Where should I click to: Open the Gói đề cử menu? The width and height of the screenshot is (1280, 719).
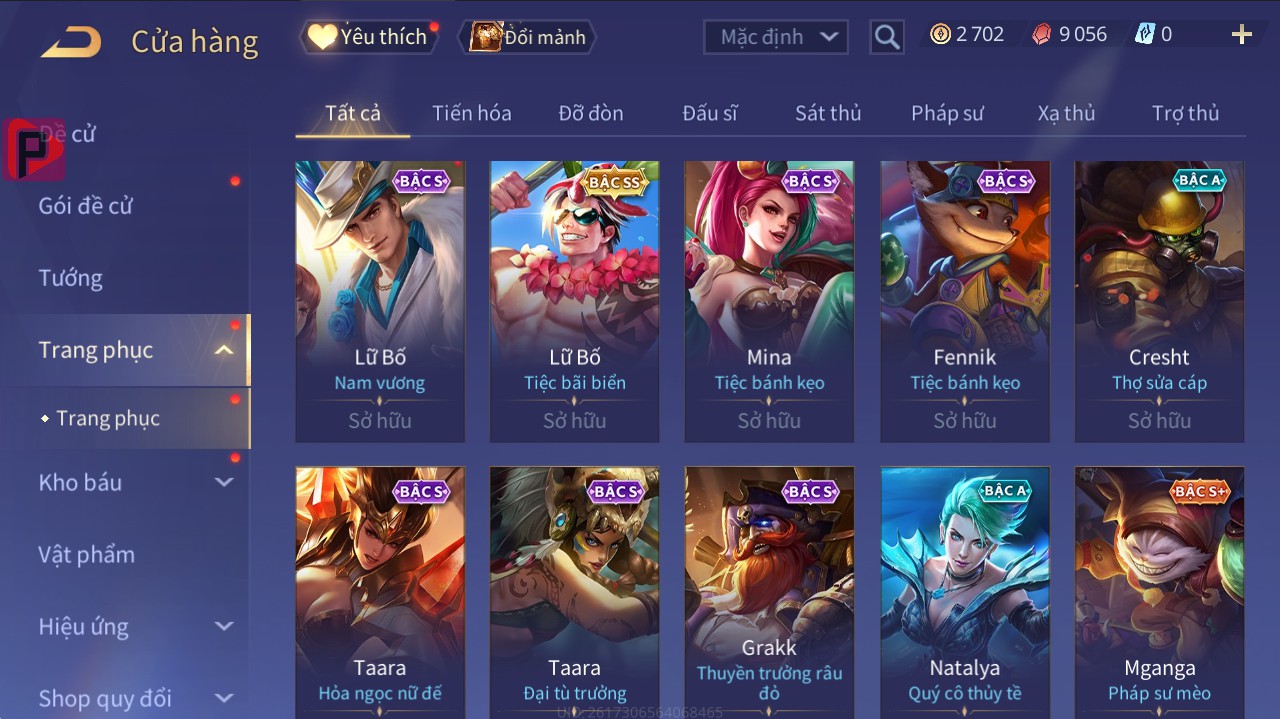pos(86,206)
